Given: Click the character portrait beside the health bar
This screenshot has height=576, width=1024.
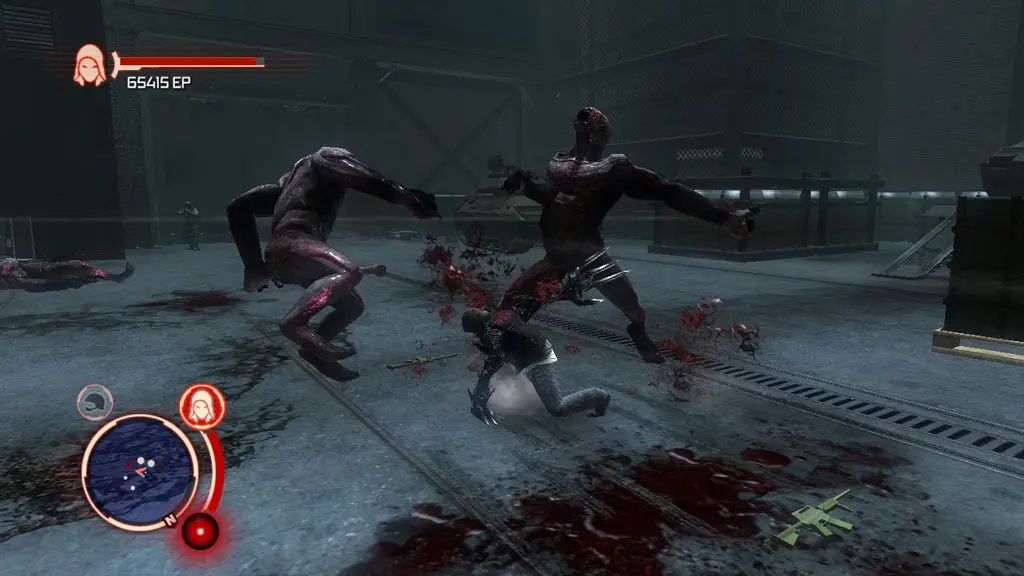Looking at the screenshot, I should pyautogui.click(x=90, y=66).
